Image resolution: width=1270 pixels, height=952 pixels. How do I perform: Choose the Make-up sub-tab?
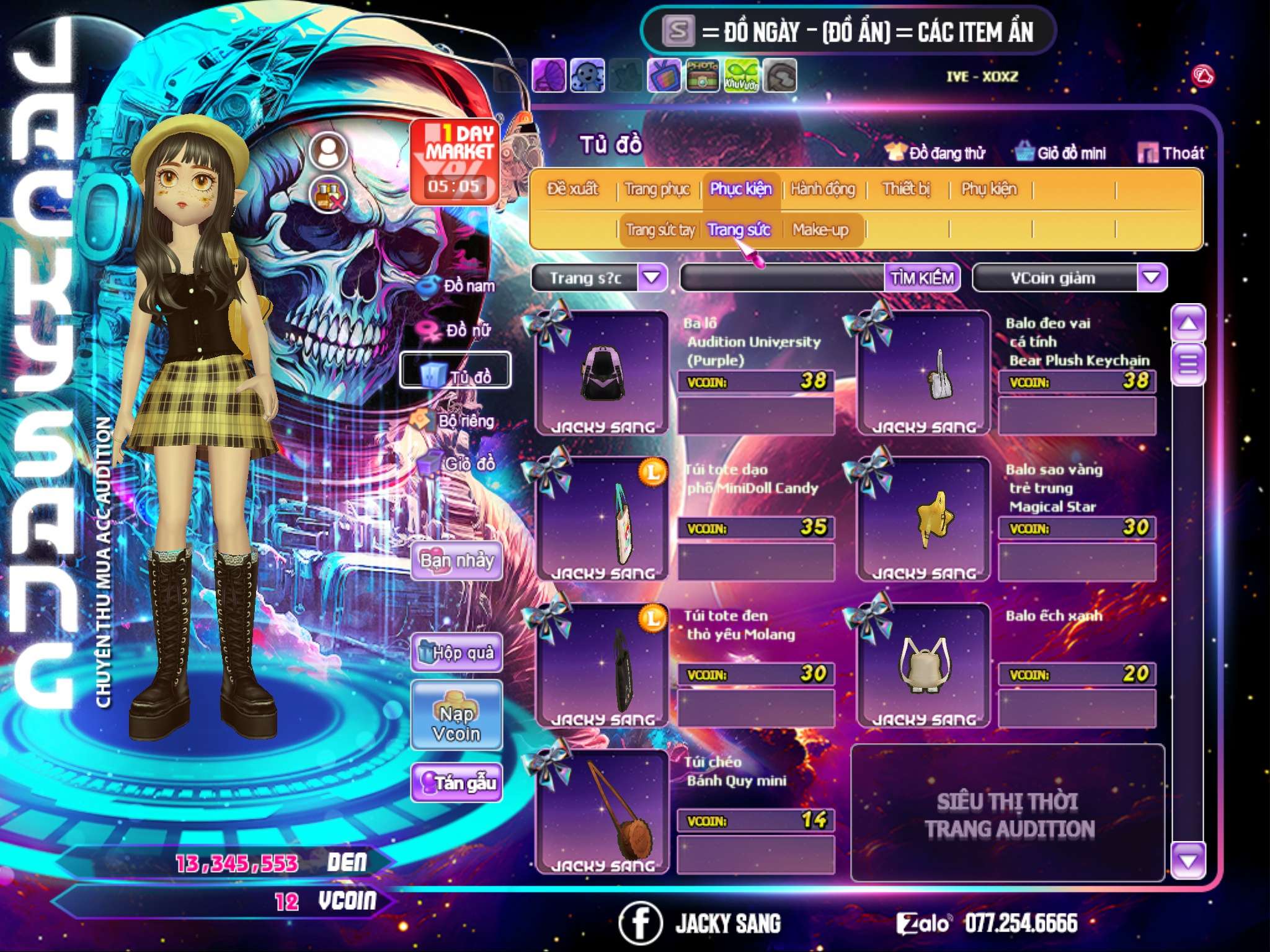tap(820, 230)
